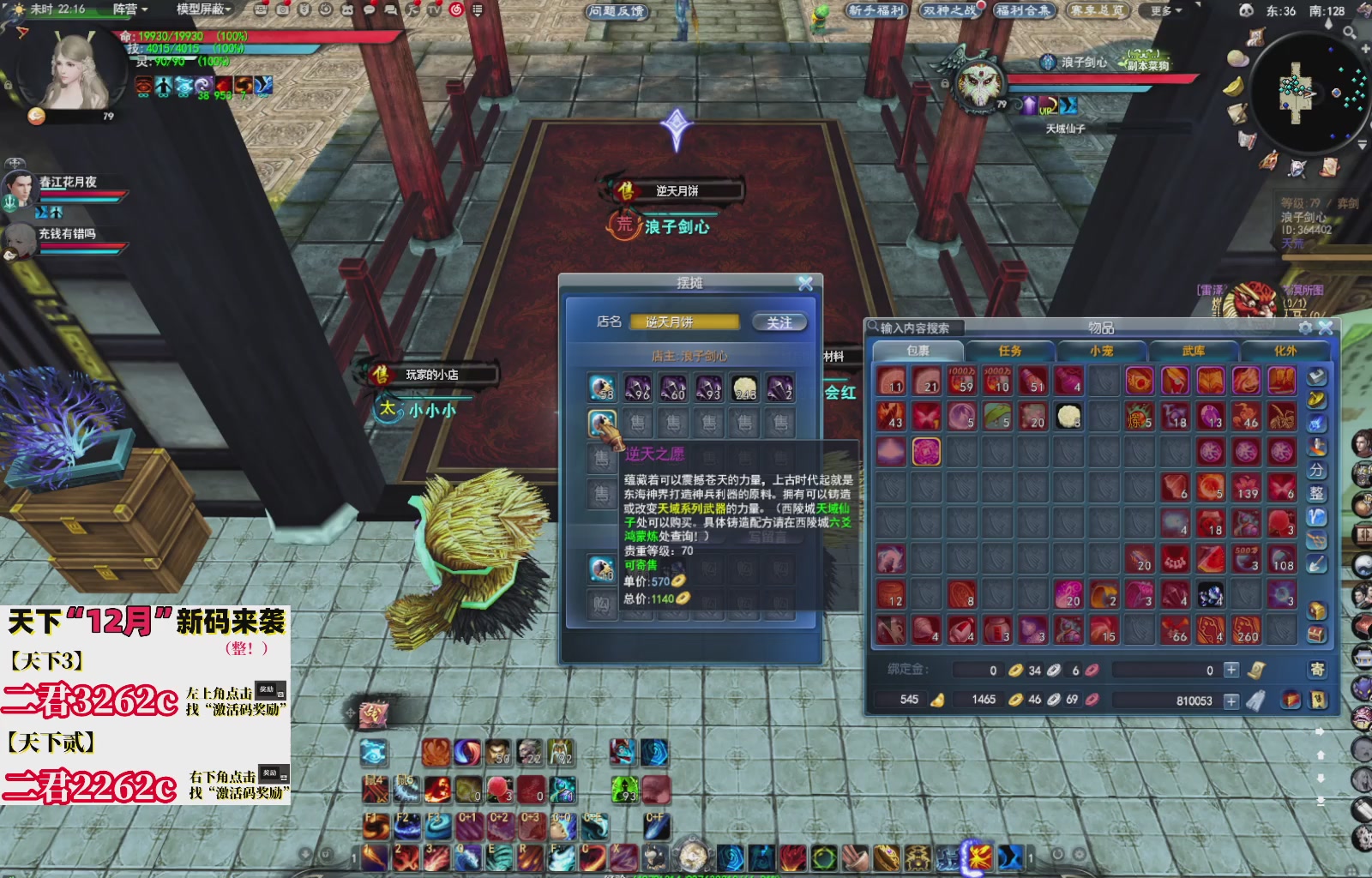Viewport: 1372px width, 878px height.
Task: Open the 问题反馈 feedback button
Action: (617, 11)
